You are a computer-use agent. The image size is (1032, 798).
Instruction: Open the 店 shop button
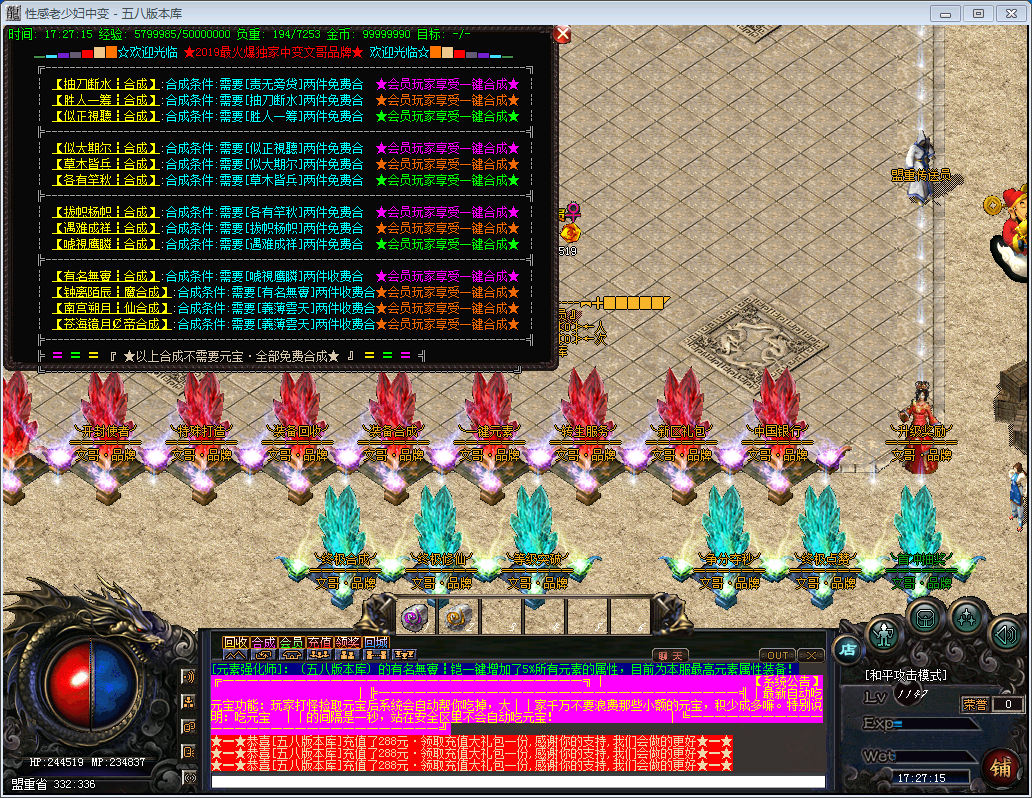point(847,650)
